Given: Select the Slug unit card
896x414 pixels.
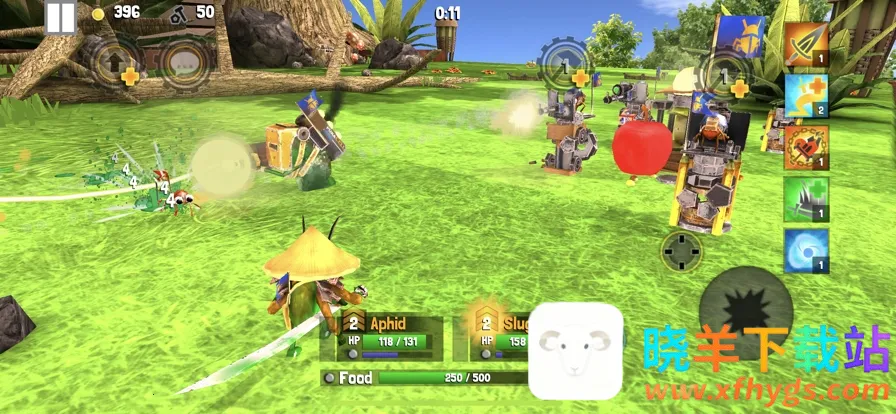Looking at the screenshot, I should [x=495, y=334].
